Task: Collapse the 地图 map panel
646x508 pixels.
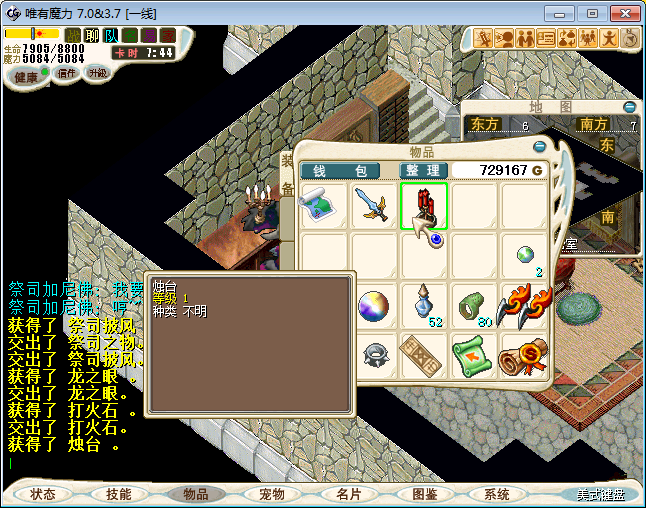Action: pos(629,107)
